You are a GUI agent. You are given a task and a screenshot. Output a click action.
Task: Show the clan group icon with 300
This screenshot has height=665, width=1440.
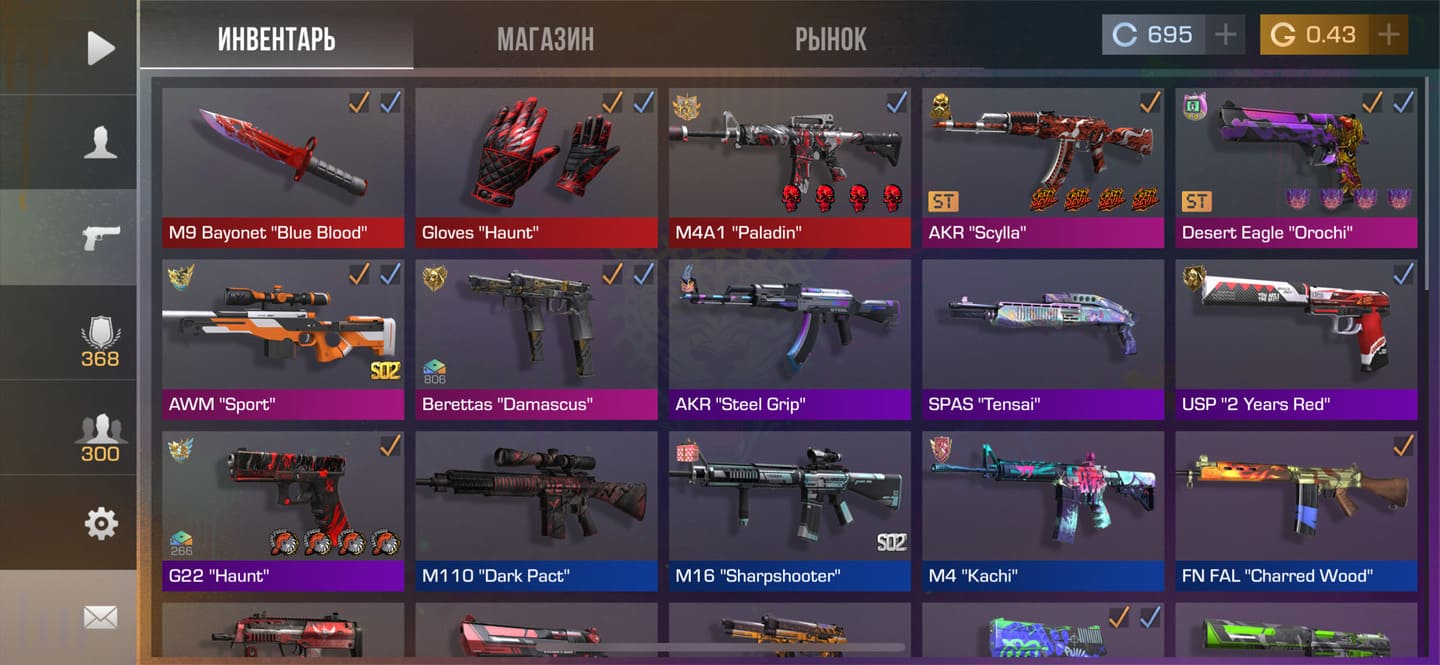point(100,436)
